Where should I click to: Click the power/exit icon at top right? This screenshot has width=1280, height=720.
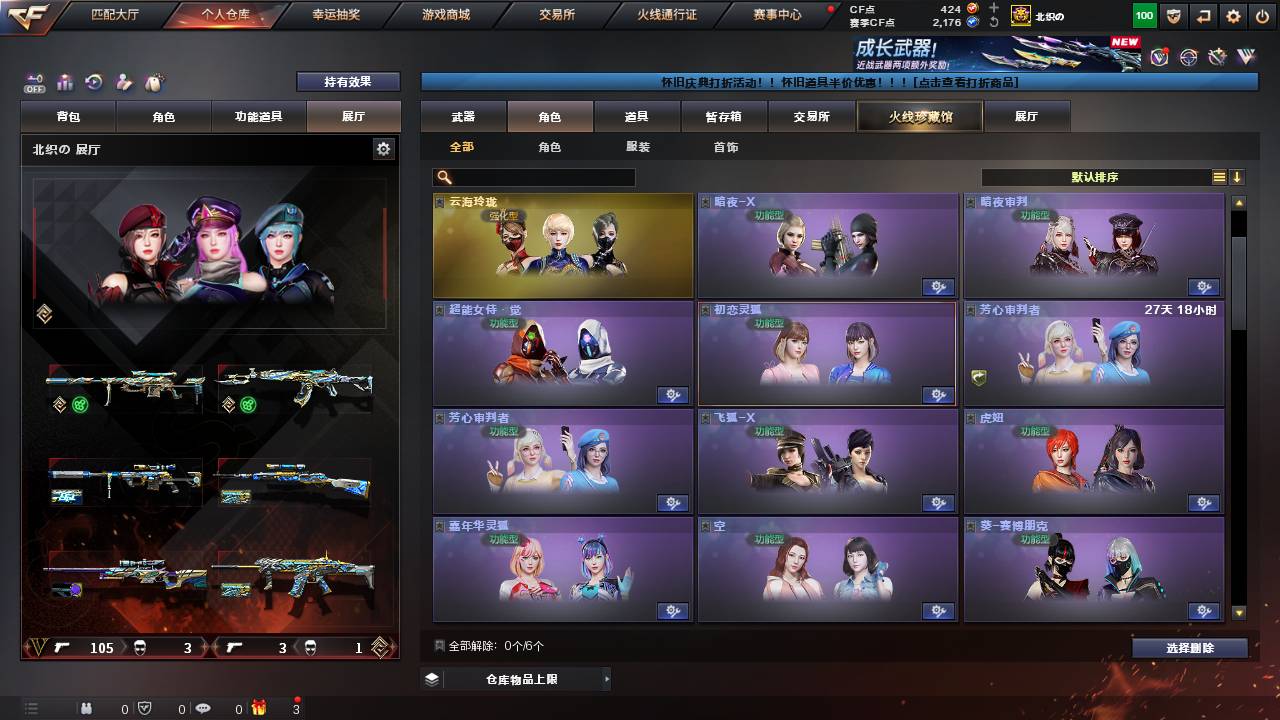(x=1263, y=15)
